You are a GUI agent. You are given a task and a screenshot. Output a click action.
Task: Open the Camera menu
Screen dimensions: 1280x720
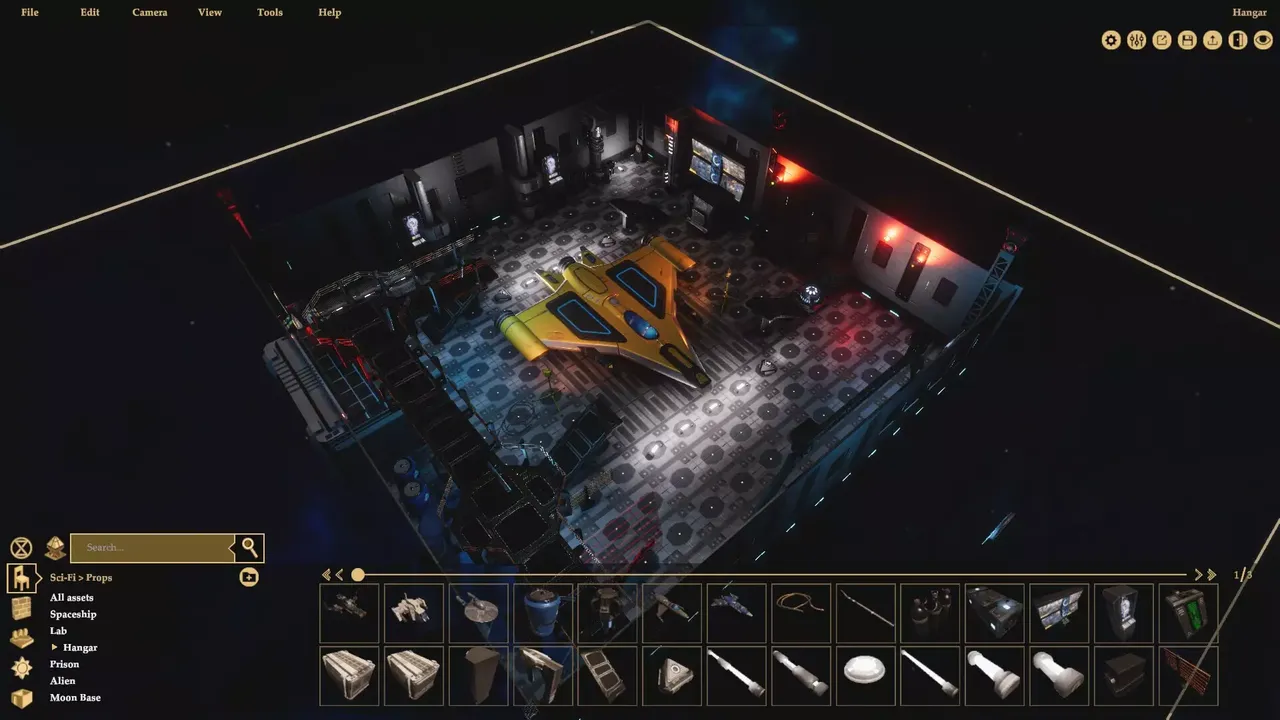click(x=149, y=12)
